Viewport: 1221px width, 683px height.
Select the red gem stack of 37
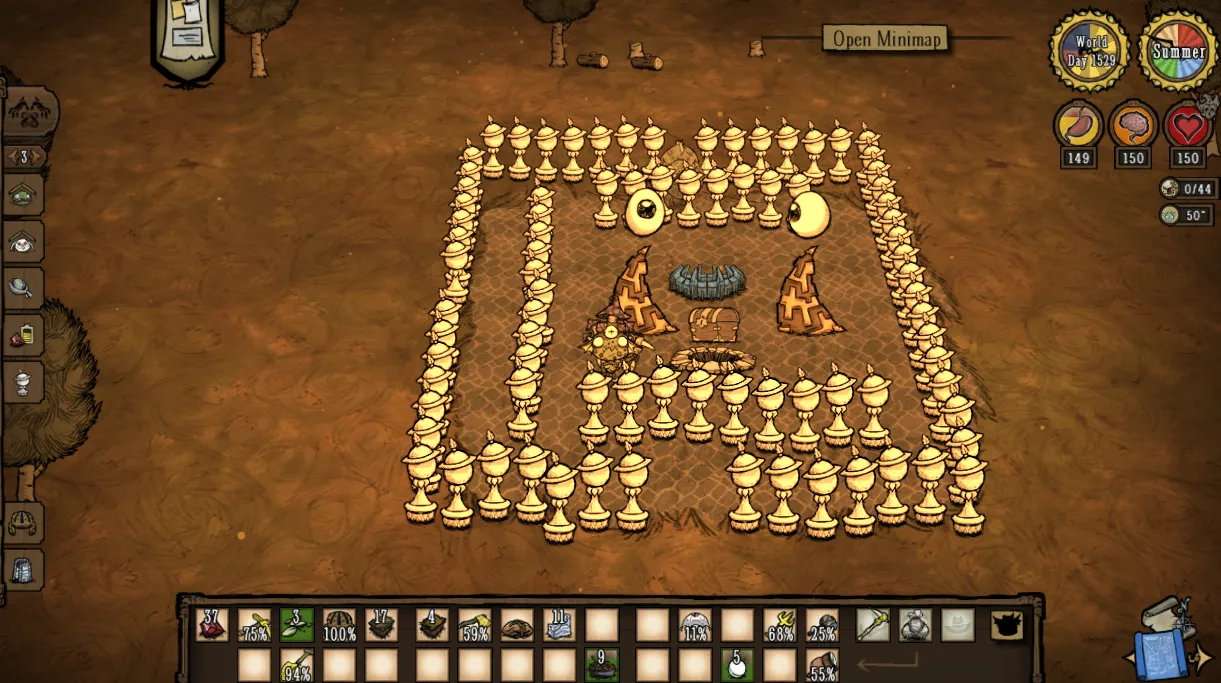[x=212, y=625]
